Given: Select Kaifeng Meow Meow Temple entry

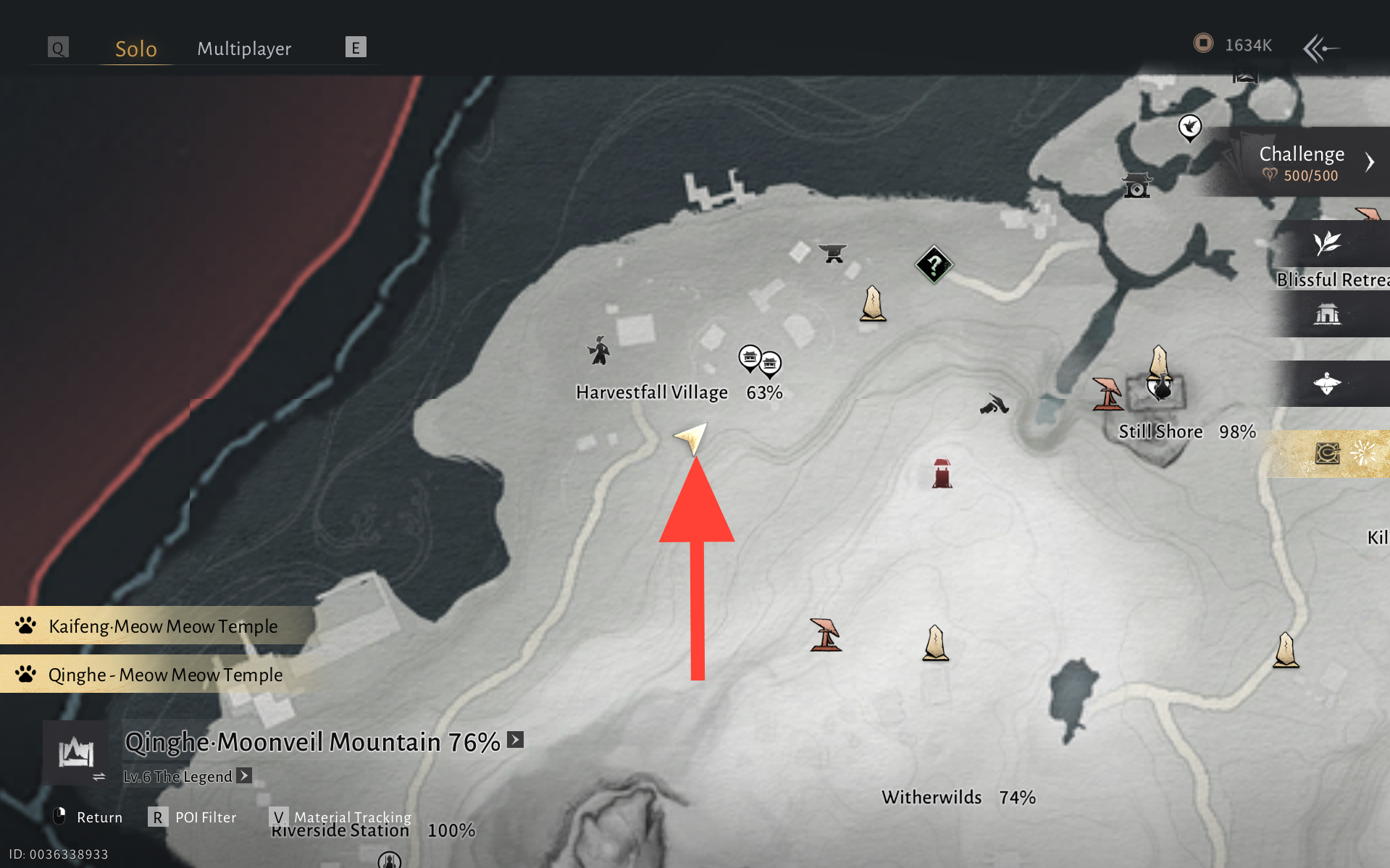Looking at the screenshot, I should tap(162, 626).
